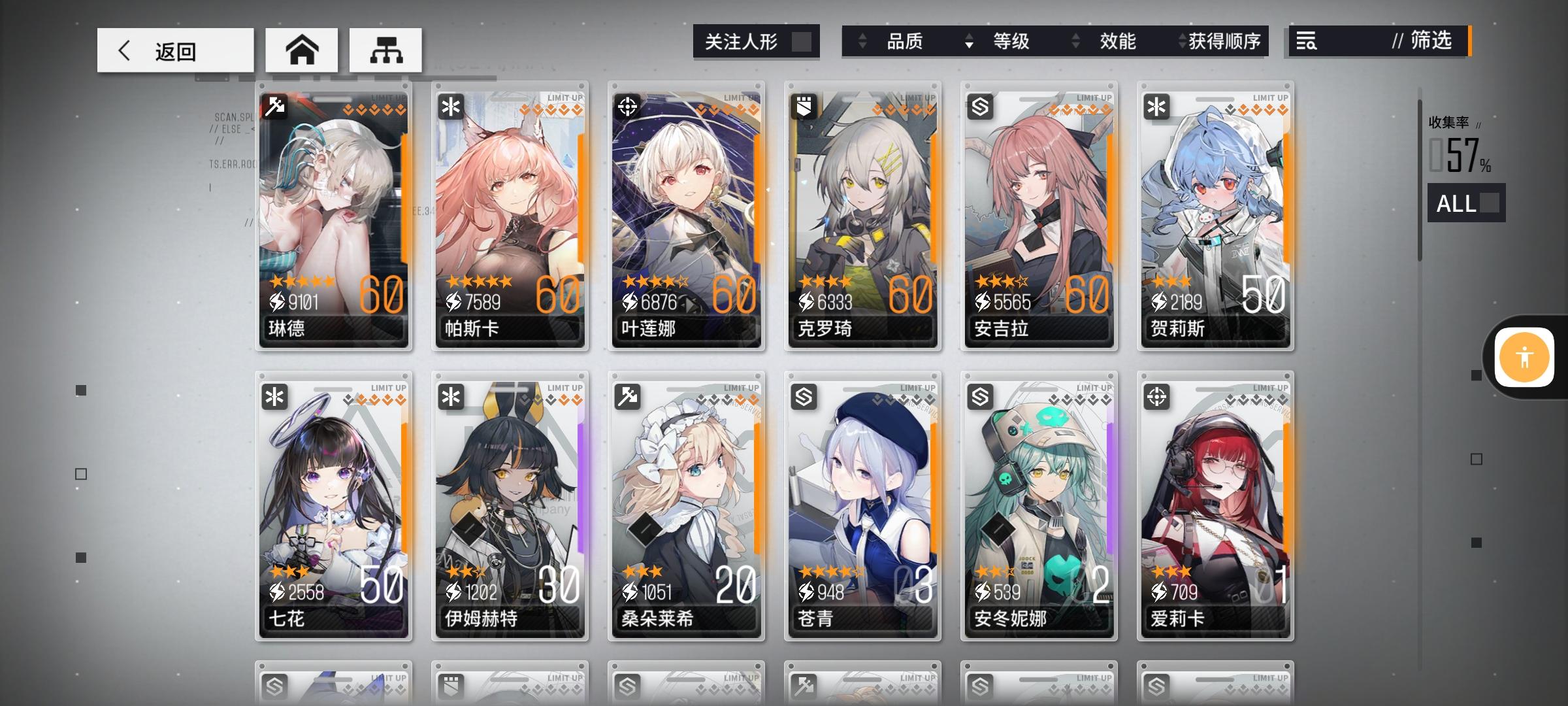Viewport: 1568px width, 706px height.
Task: Click the sort arrows beside 获得顺序
Action: 1180,41
